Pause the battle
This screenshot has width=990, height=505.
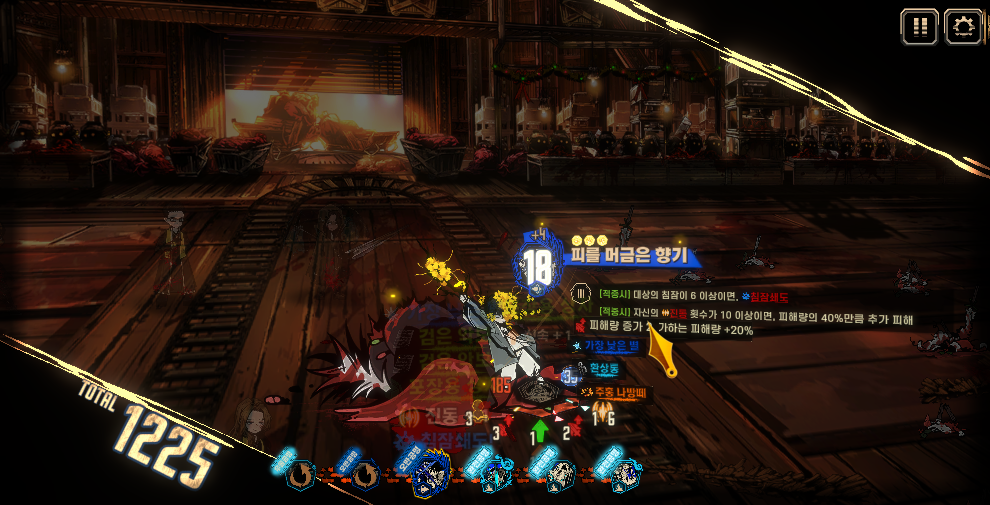coord(919,27)
